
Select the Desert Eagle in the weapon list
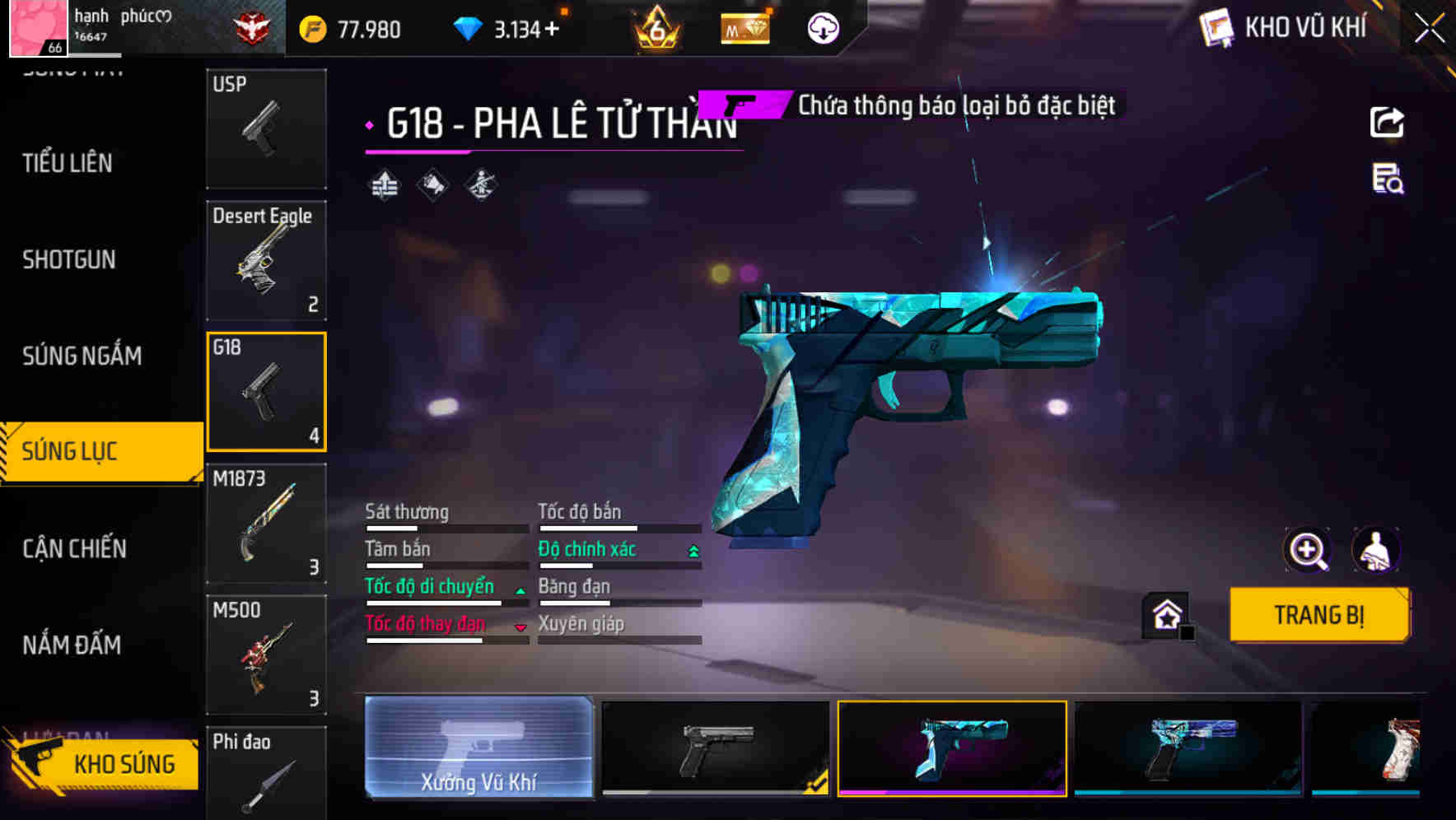tap(265, 260)
